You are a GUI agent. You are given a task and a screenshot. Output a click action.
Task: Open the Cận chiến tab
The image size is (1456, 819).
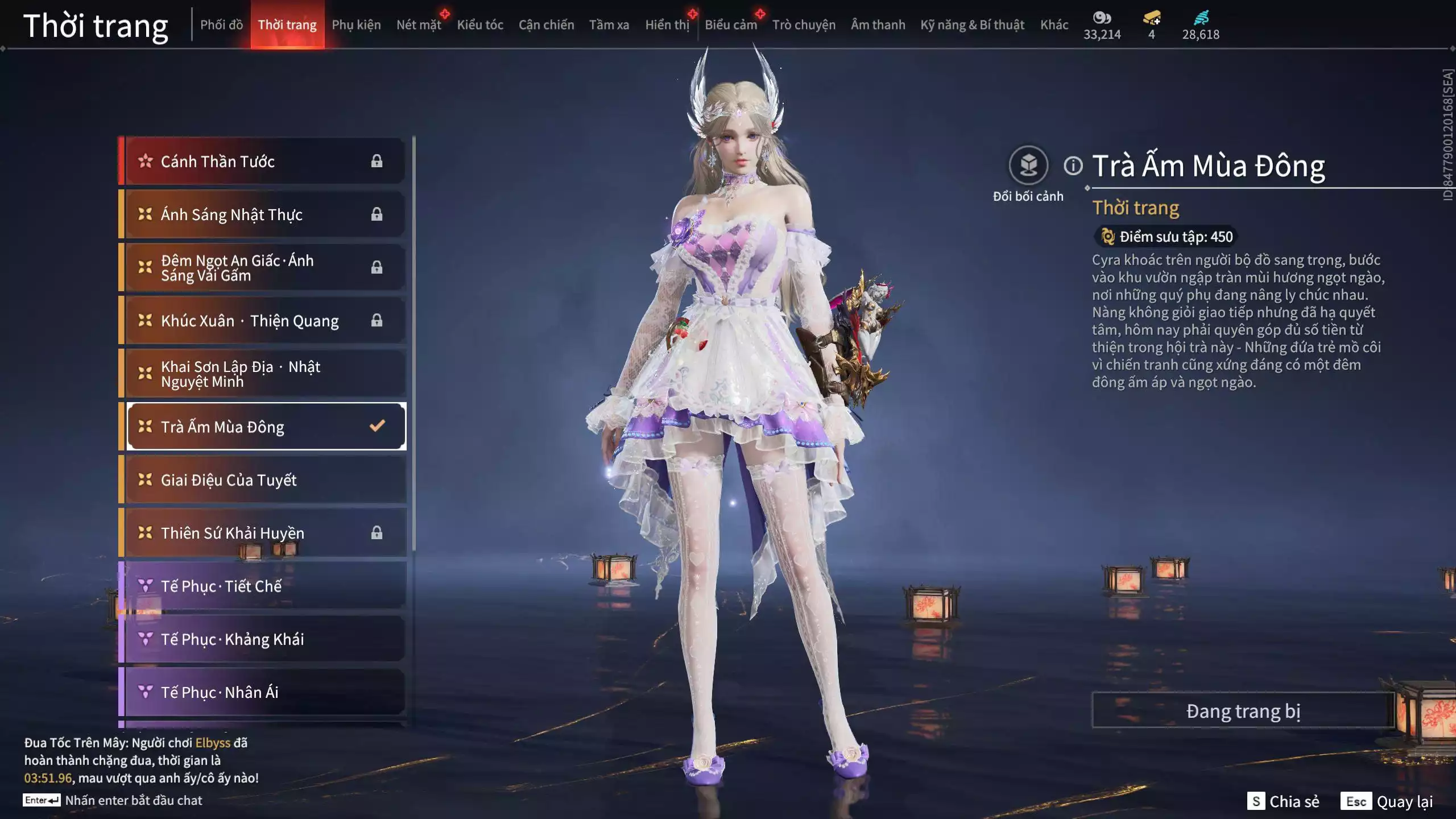546,25
